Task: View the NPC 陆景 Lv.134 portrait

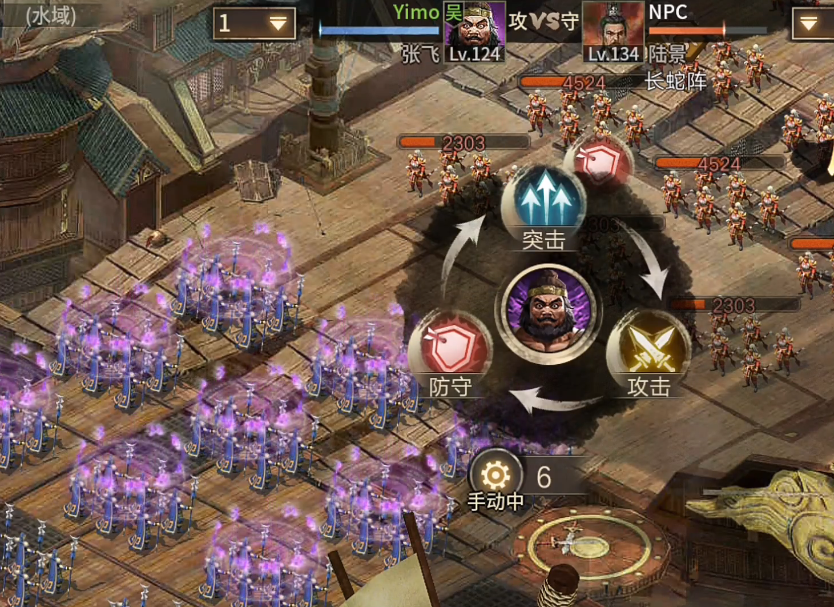Action: [x=612, y=30]
